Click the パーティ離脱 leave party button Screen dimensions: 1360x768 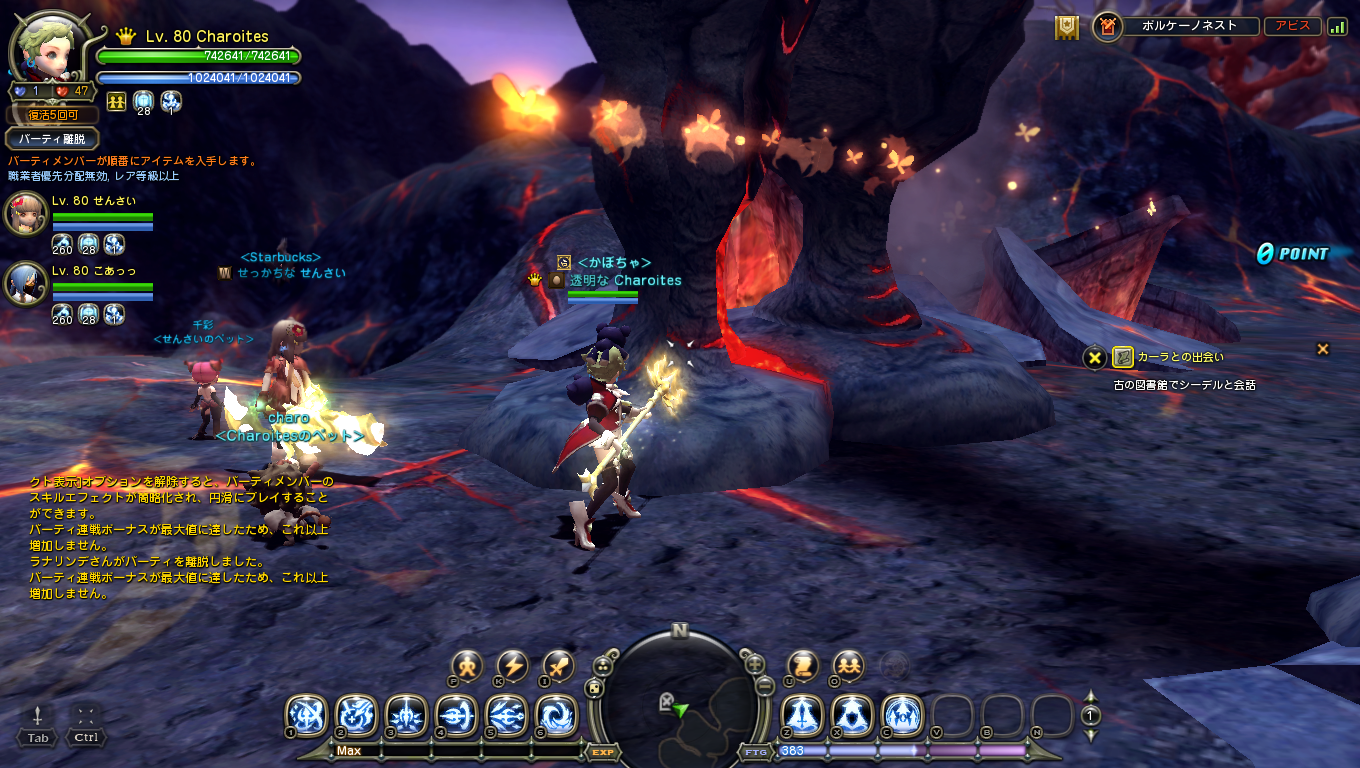(x=52, y=139)
